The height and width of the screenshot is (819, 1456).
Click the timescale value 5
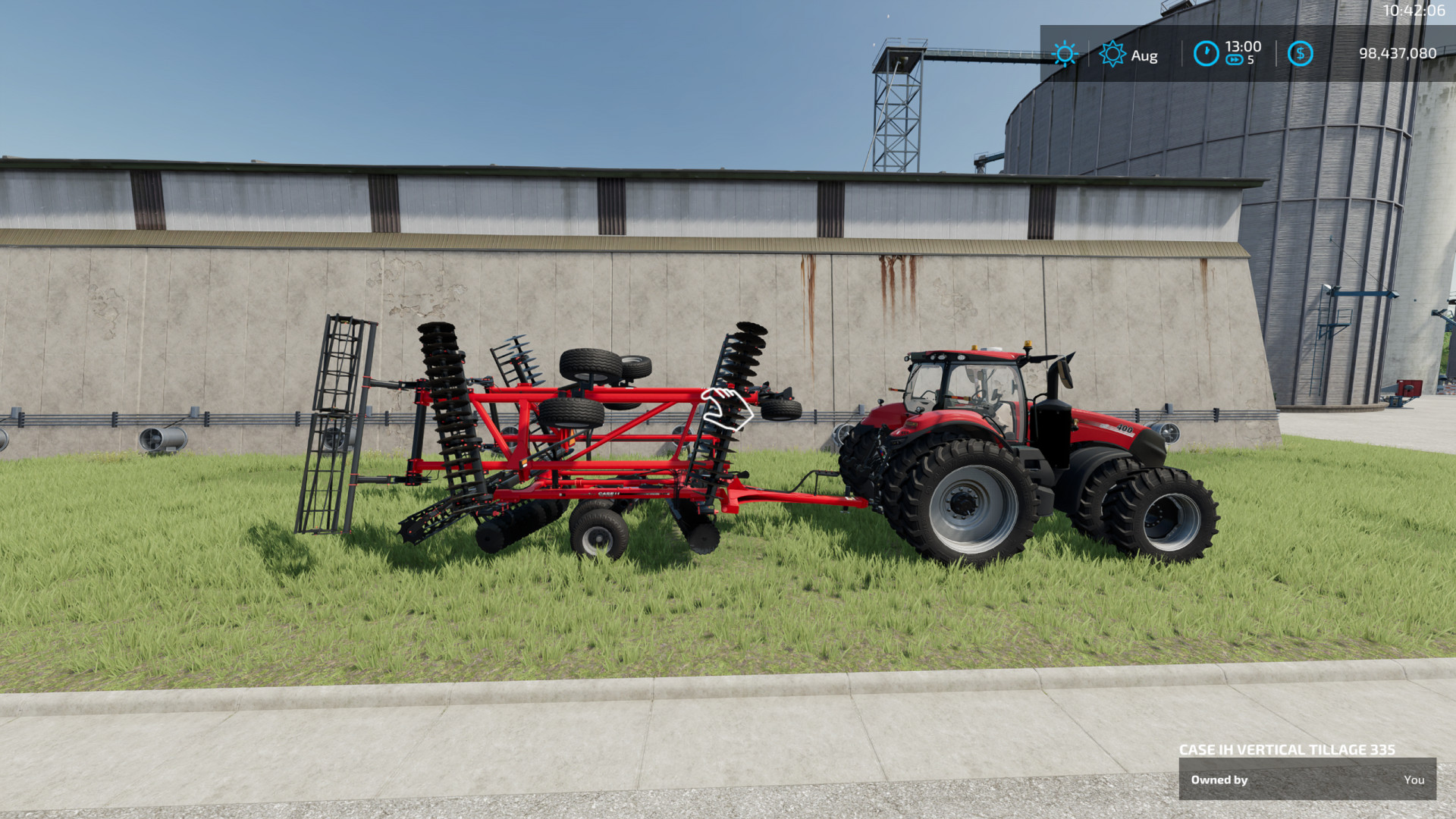(x=1250, y=61)
